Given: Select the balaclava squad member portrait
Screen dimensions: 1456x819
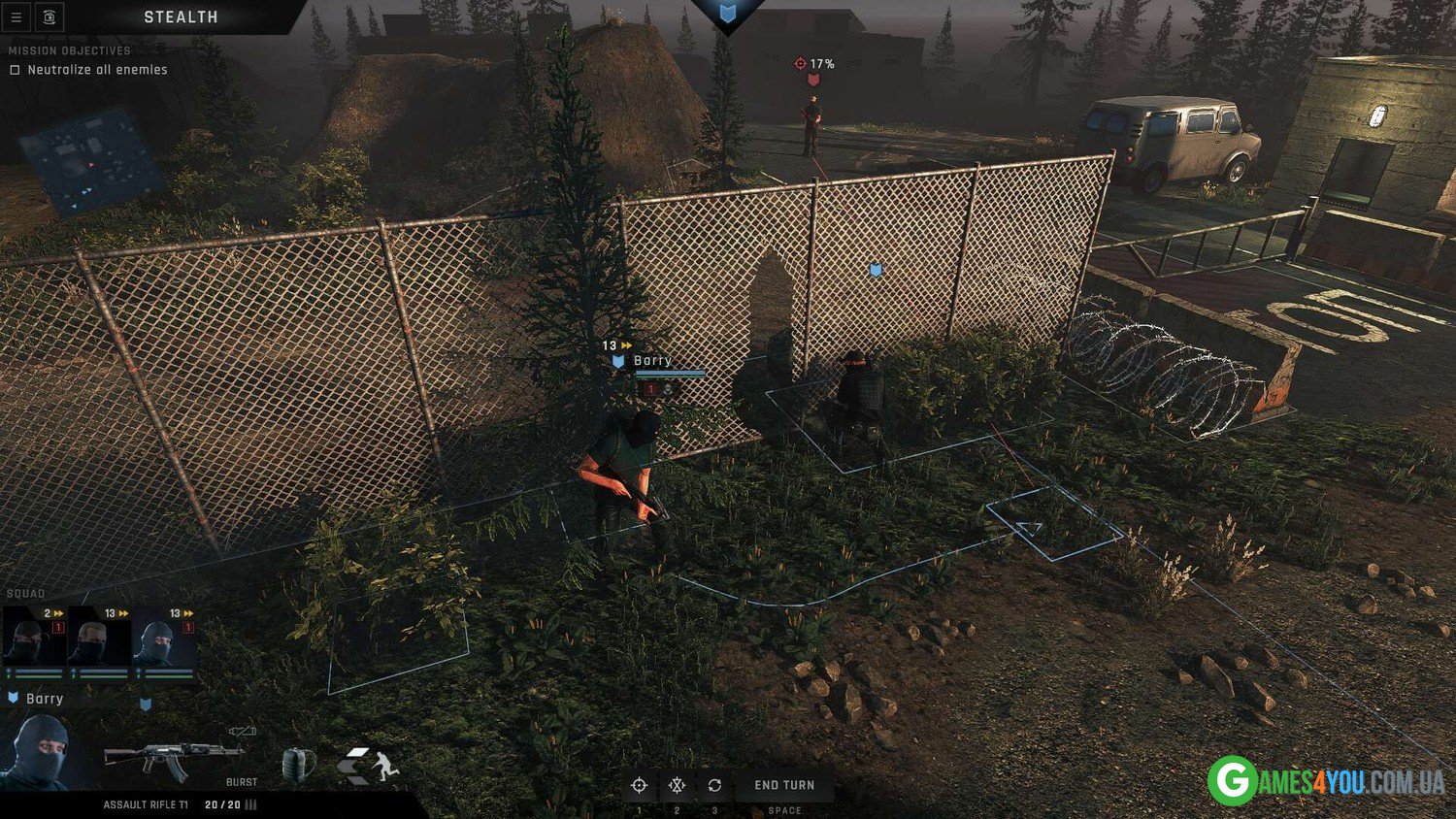Looking at the screenshot, I should point(163,640).
